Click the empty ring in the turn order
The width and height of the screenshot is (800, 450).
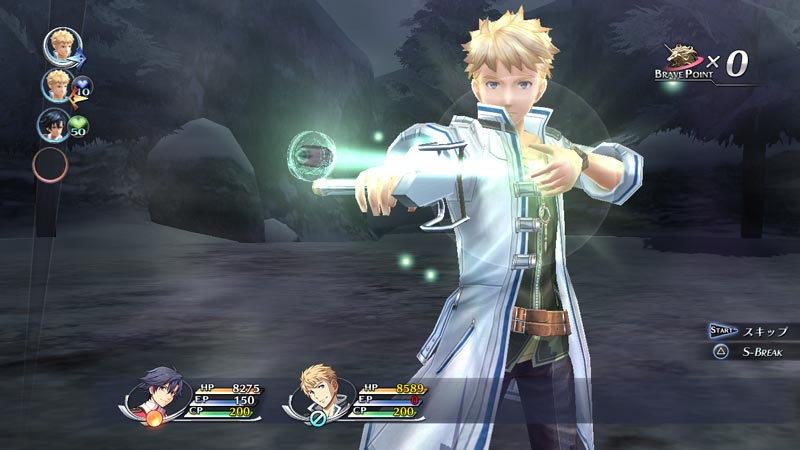tap(51, 164)
